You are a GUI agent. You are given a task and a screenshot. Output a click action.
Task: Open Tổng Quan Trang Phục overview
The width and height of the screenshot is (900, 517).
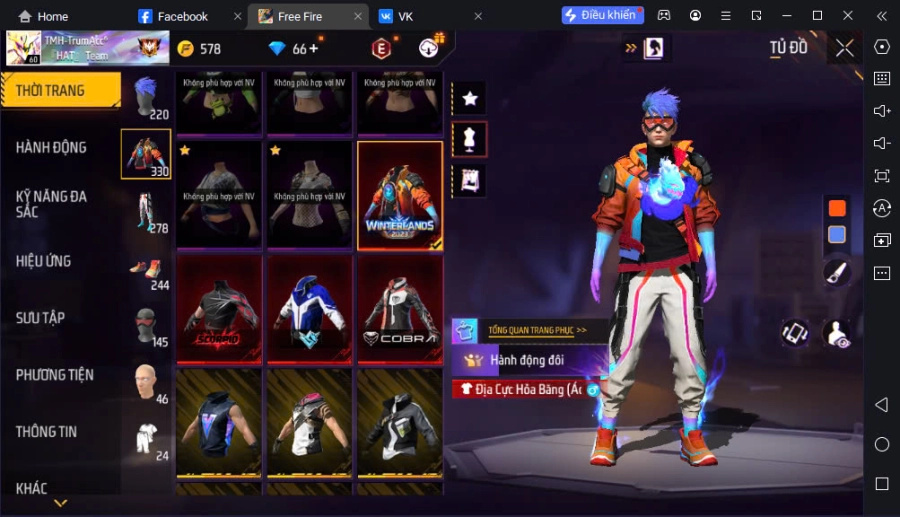pos(537,329)
